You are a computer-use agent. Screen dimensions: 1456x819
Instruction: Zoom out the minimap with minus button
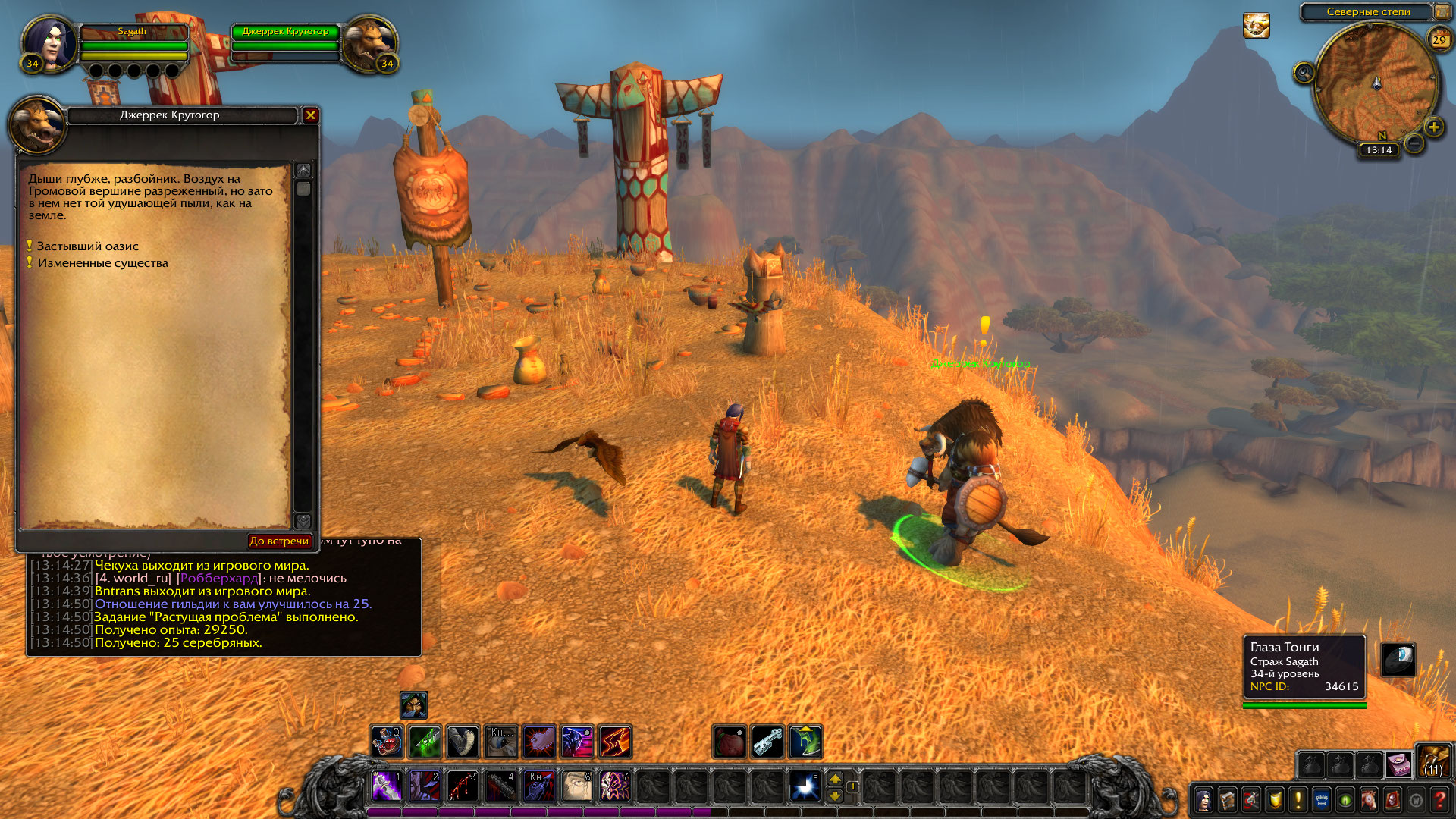pos(1414,143)
